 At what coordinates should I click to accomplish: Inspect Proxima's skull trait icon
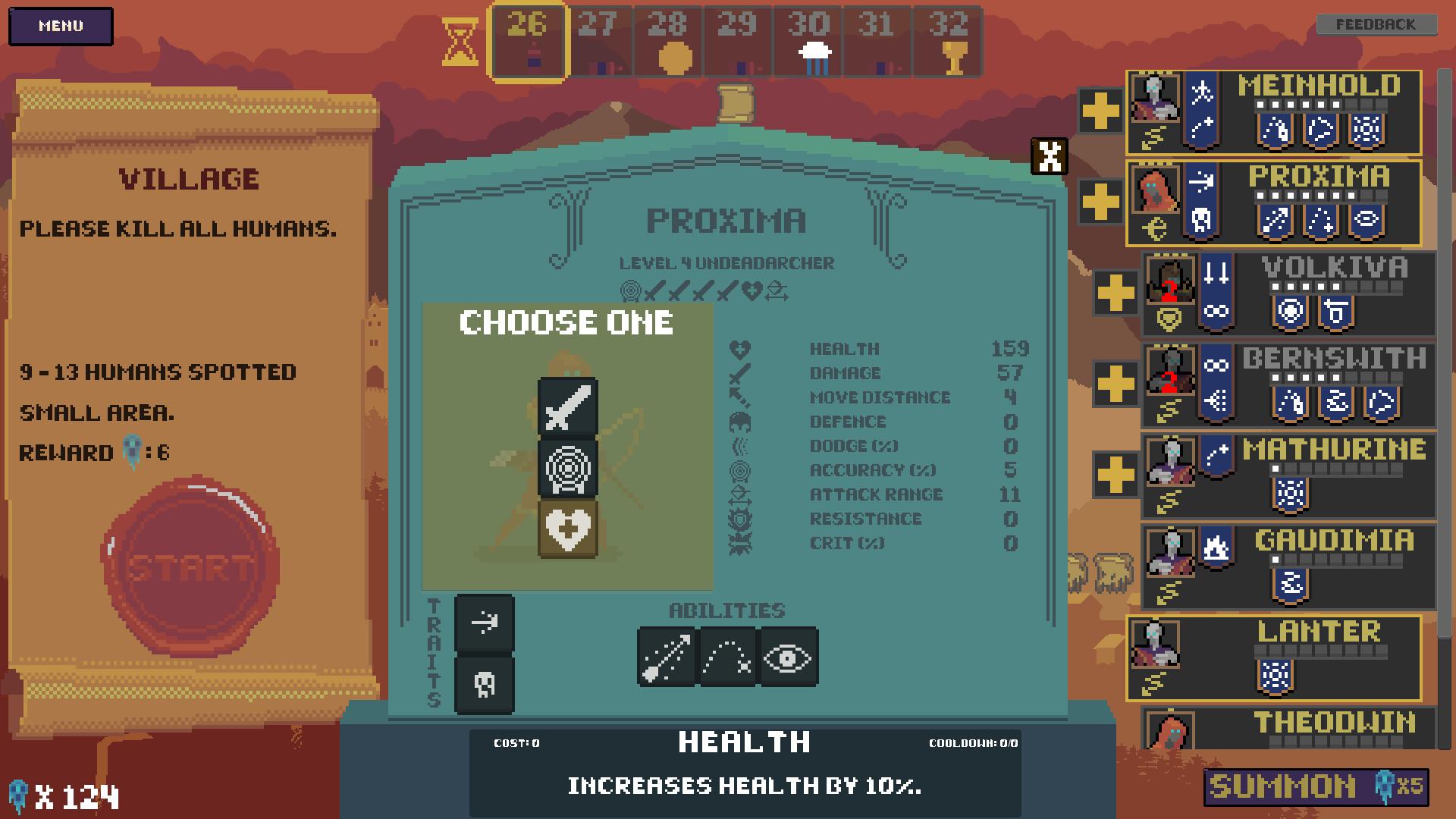click(x=485, y=685)
